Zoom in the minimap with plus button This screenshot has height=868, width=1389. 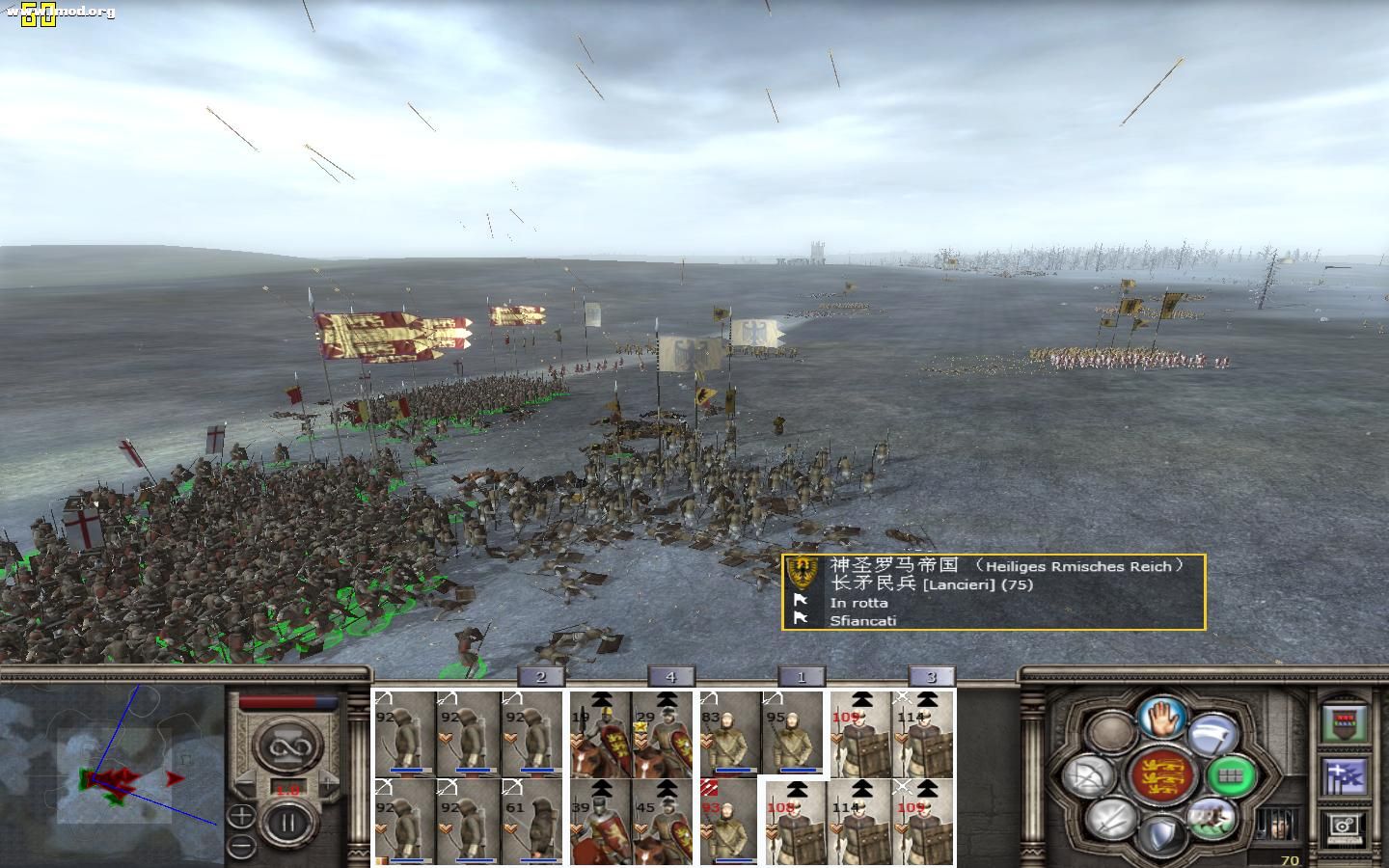point(241,816)
